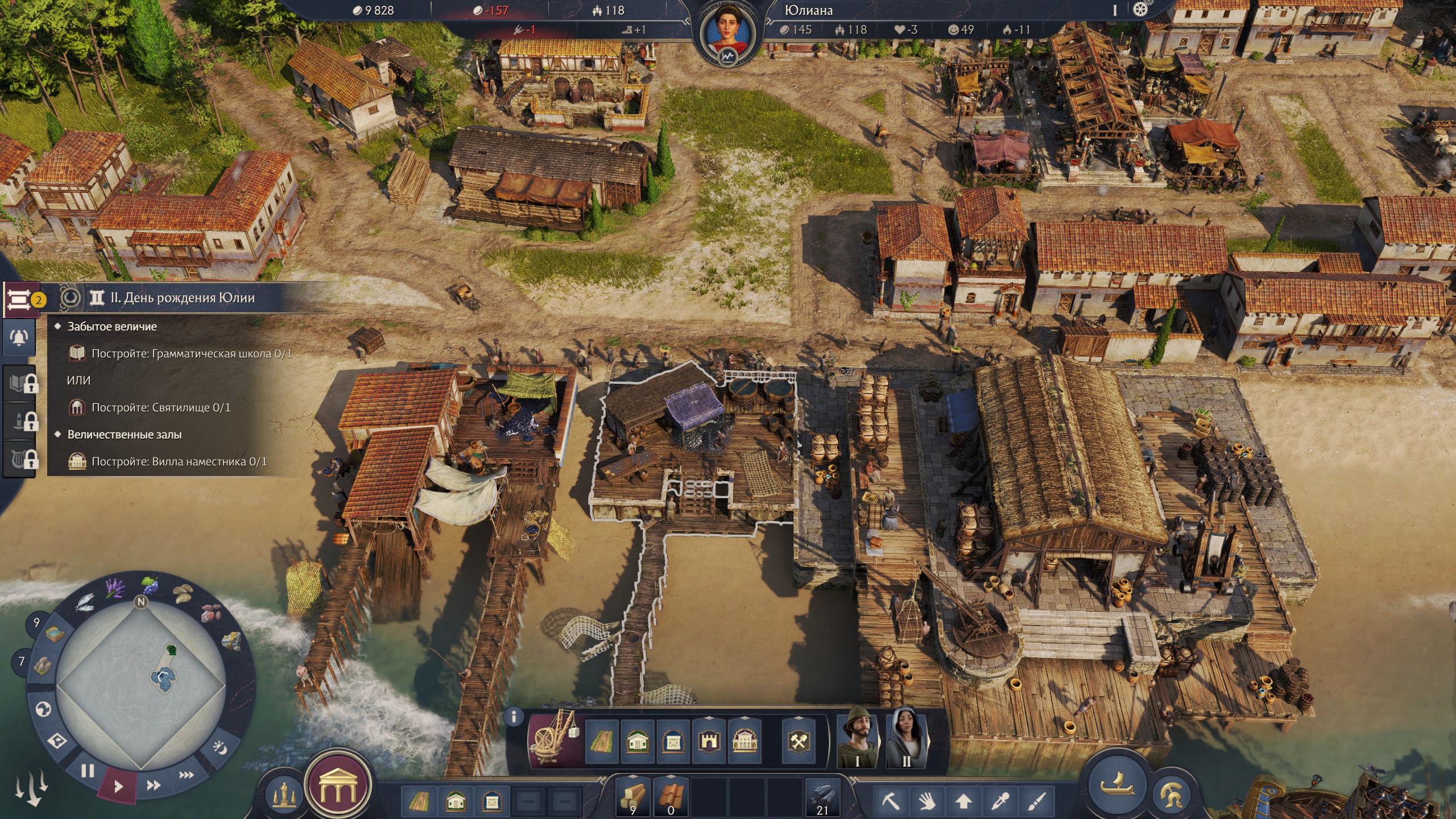Activate the pickaxe demolish tool
Screen dimensions: 1456x819
891,801
